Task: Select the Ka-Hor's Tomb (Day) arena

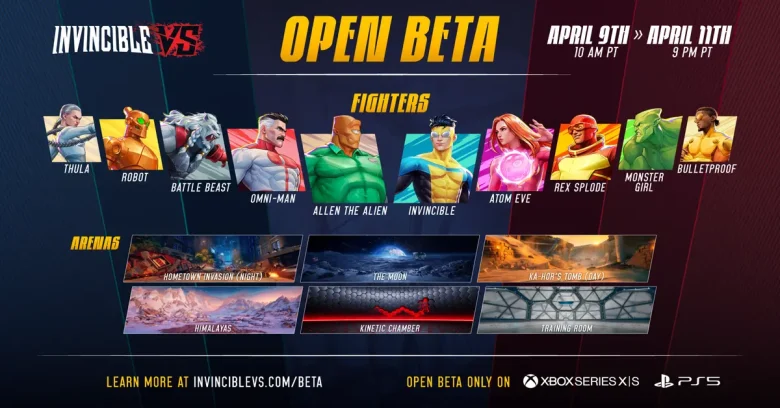Action: click(567, 258)
